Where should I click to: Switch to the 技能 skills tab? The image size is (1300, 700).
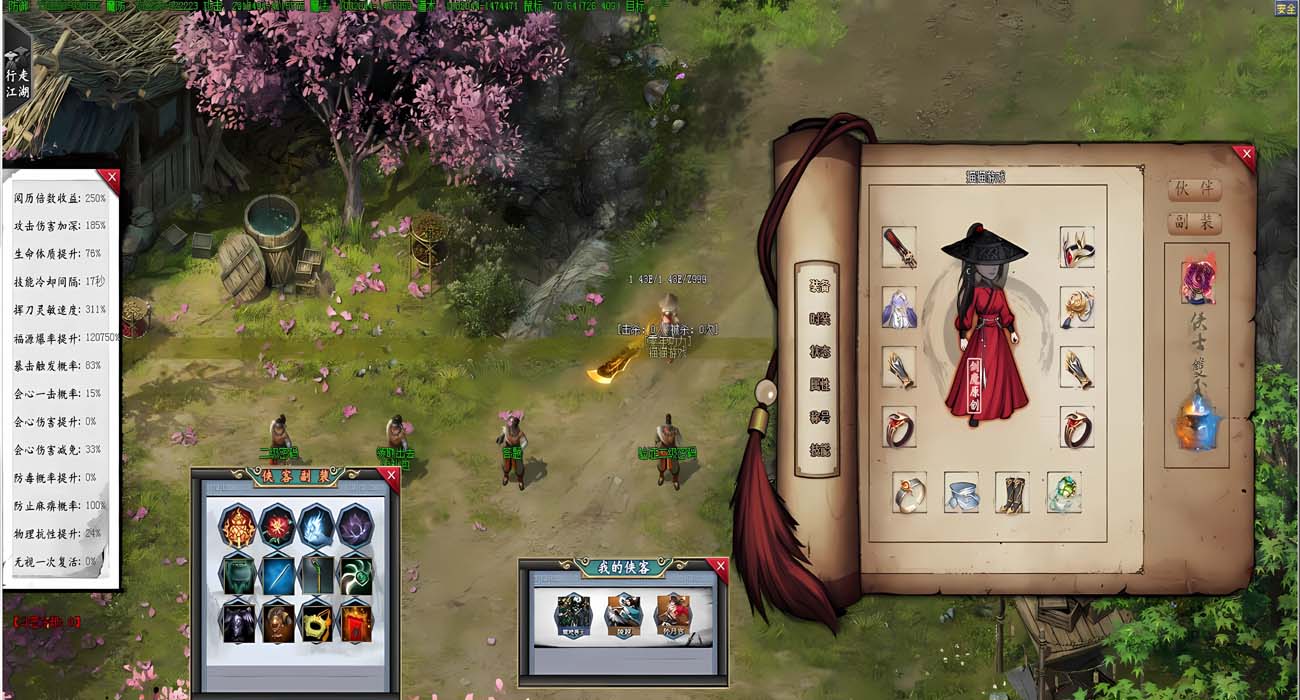pos(819,450)
